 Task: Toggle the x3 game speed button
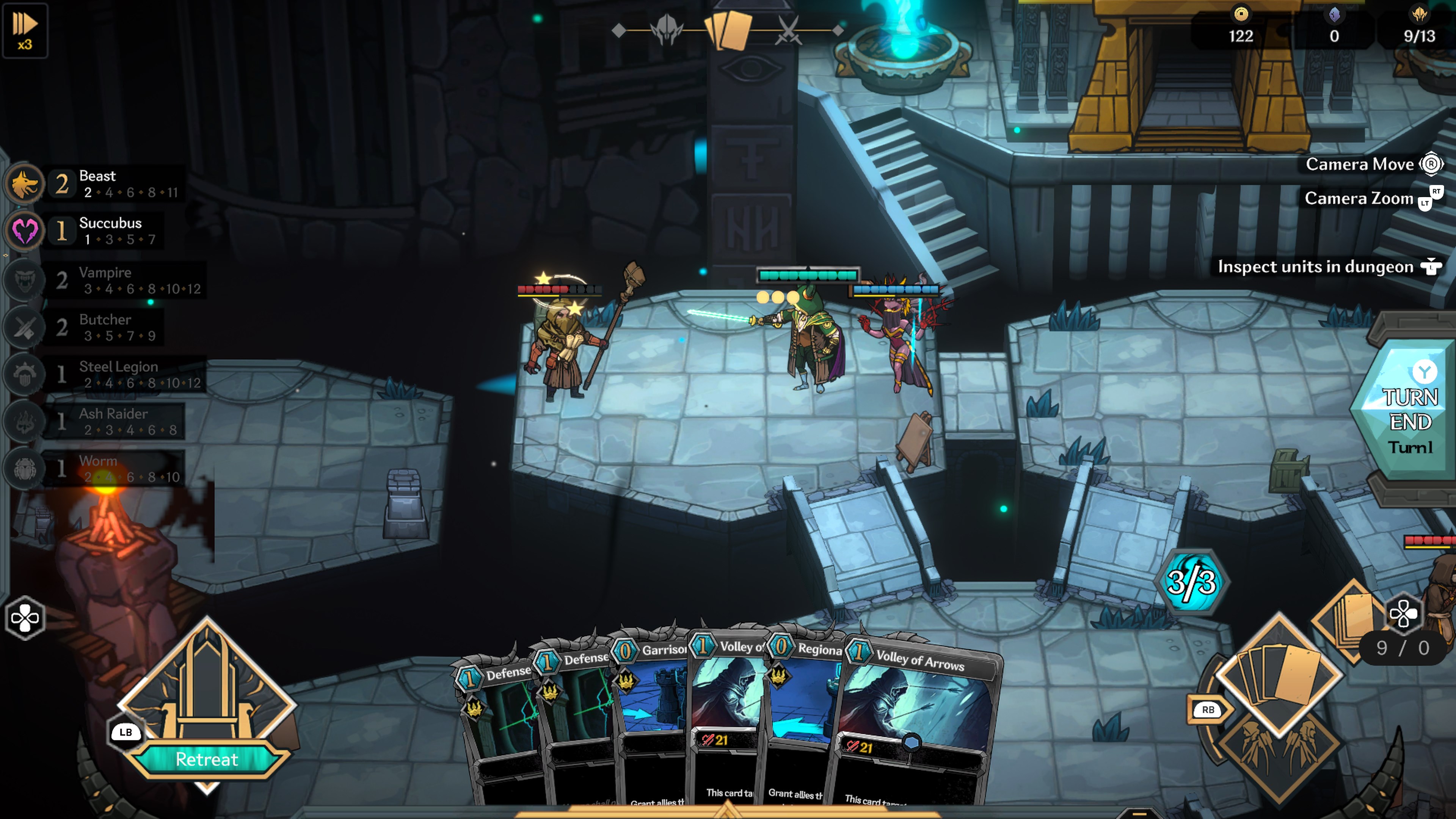click(x=25, y=30)
